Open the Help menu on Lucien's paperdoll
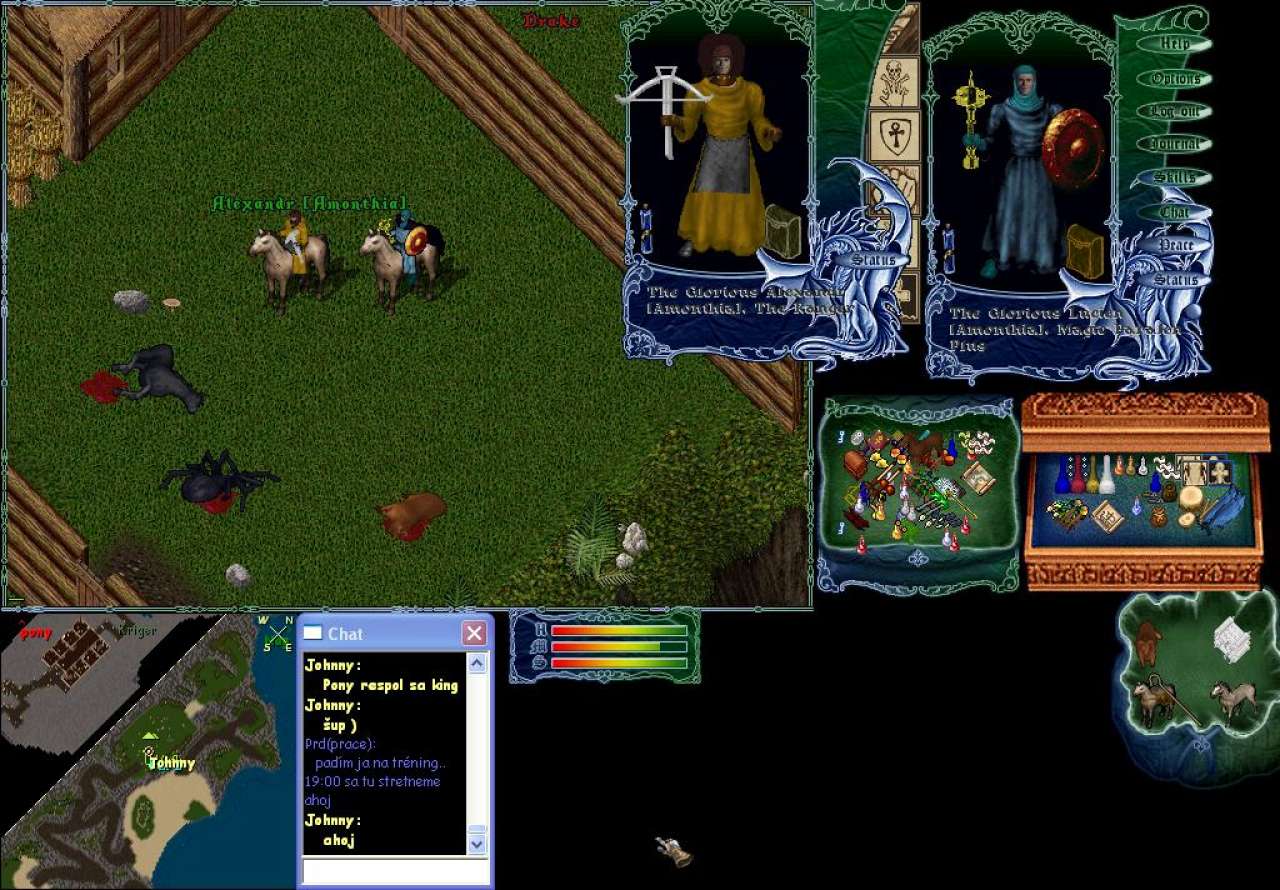This screenshot has width=1280, height=890. (1174, 44)
